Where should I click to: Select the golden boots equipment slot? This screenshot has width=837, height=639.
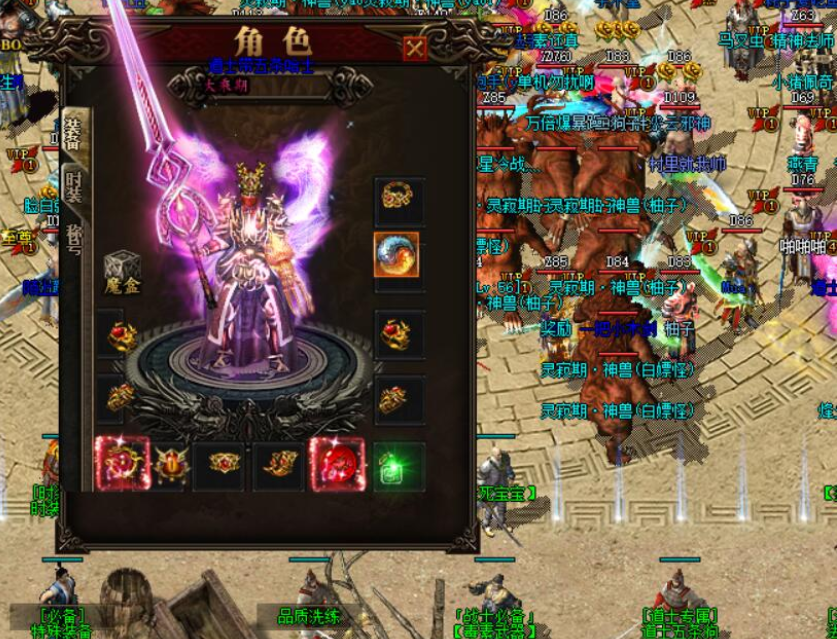click(278, 464)
